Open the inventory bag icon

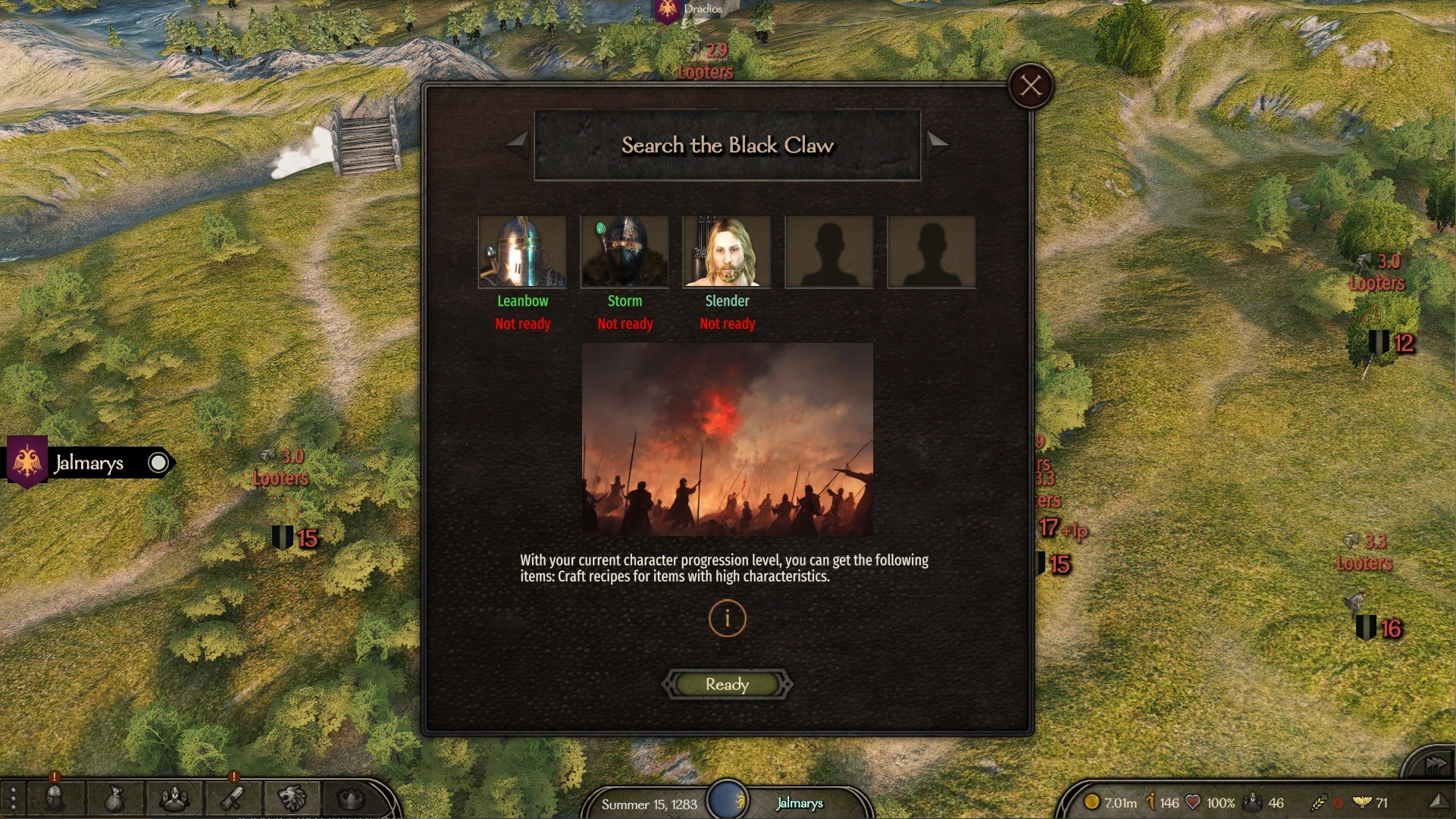(x=114, y=799)
